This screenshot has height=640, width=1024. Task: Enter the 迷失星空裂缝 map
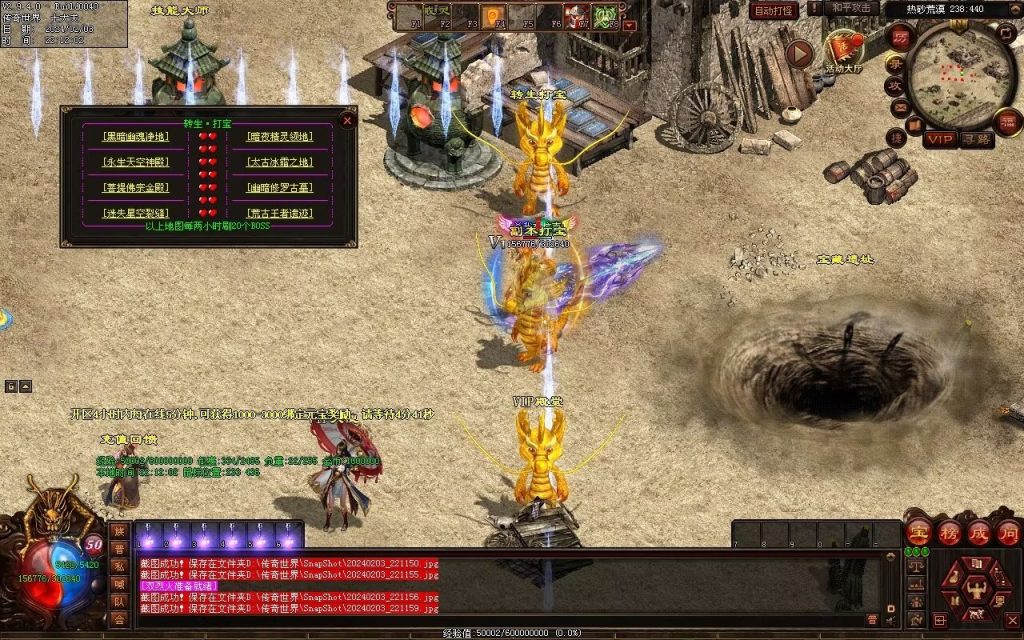pyautogui.click(x=136, y=213)
